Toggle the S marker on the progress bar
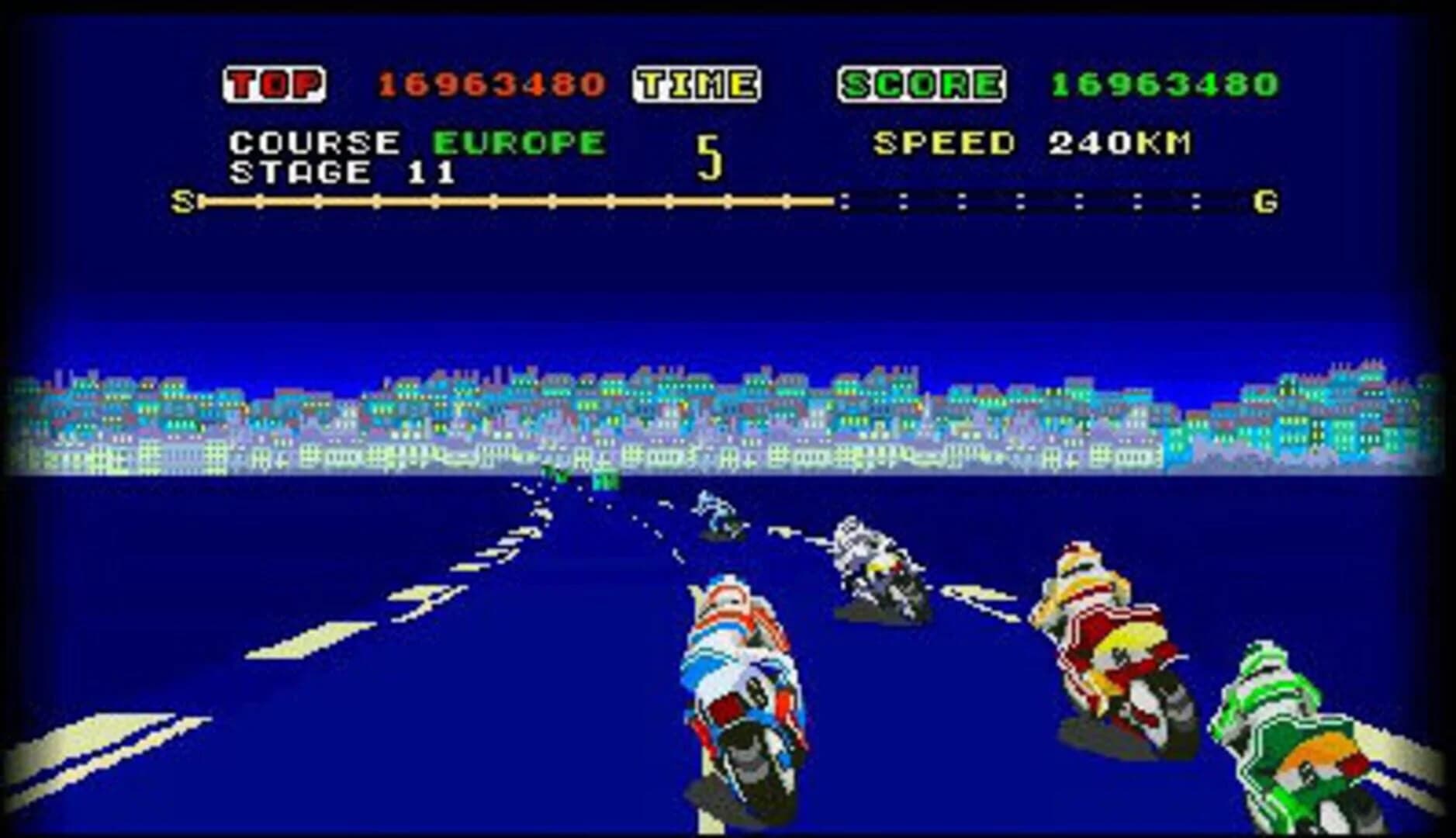The image size is (1456, 838). tap(180, 202)
